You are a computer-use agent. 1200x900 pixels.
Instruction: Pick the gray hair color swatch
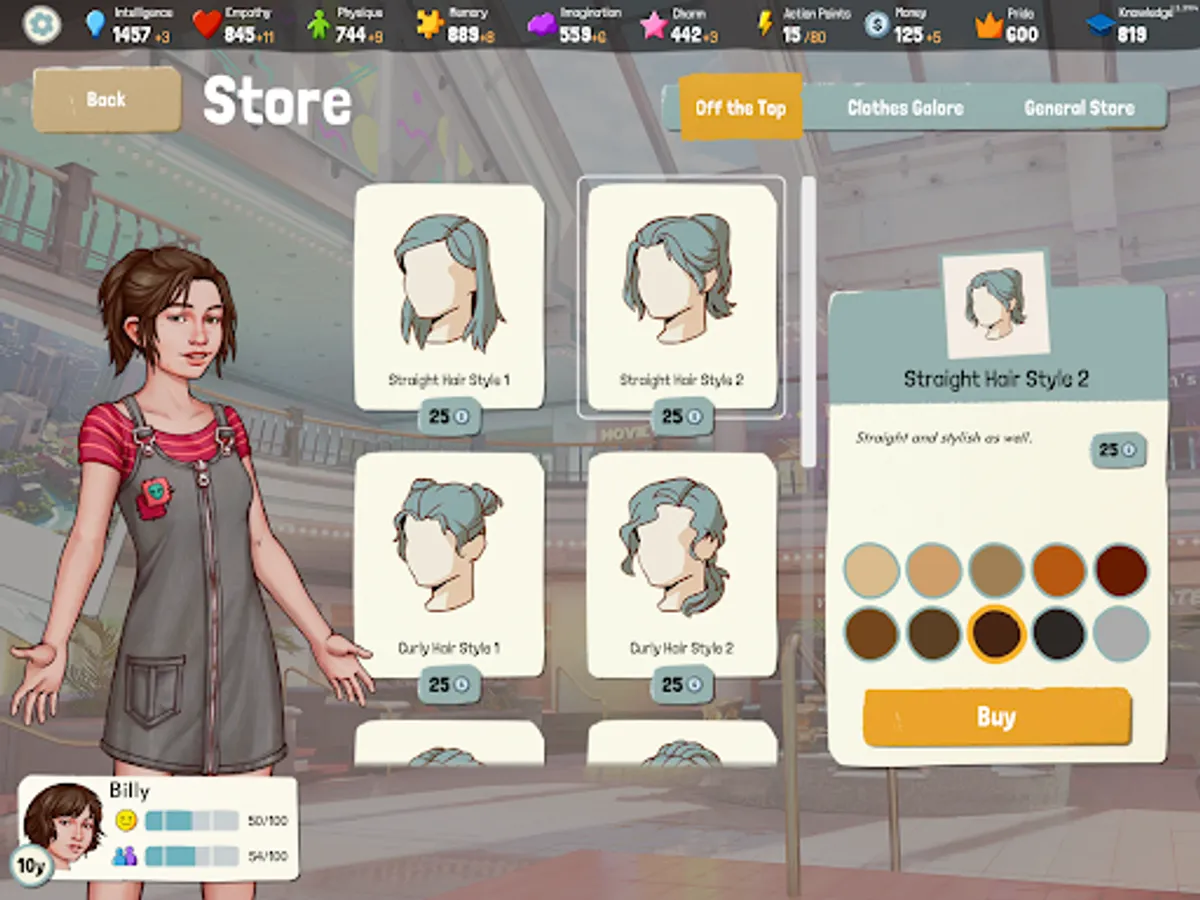point(1120,633)
